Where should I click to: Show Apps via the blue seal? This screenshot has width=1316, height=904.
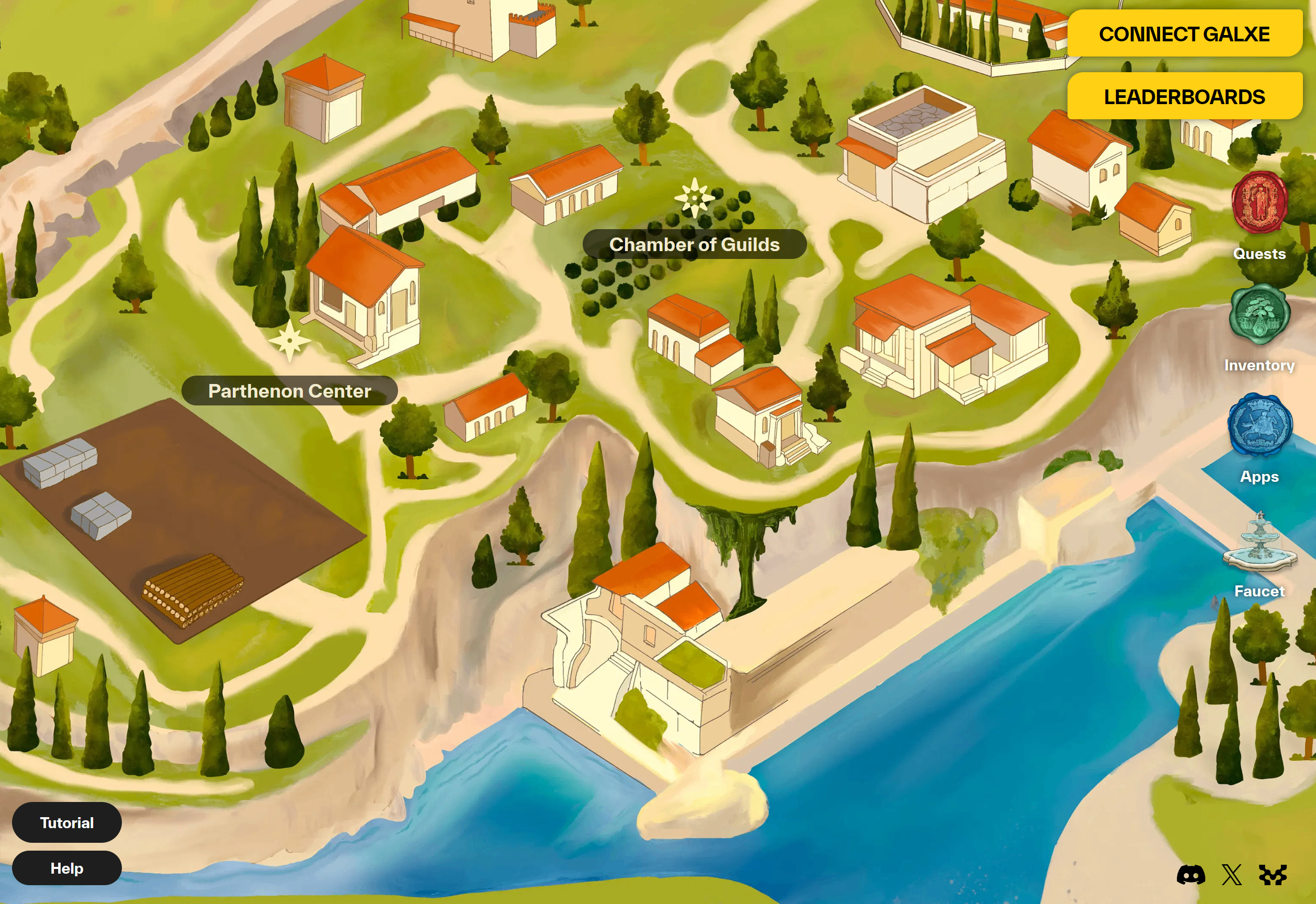[1260, 425]
